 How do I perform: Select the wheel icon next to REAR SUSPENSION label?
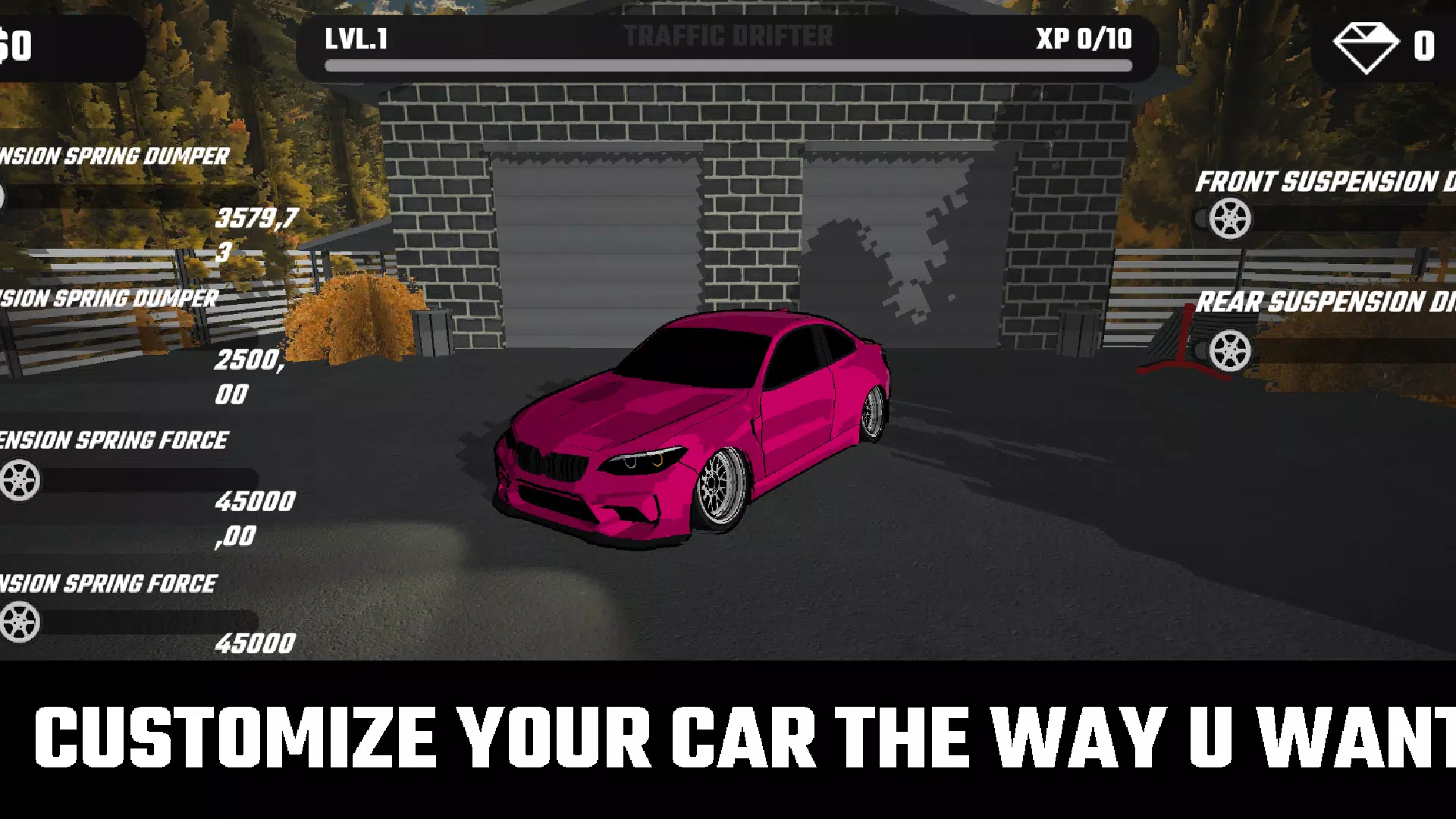(x=1229, y=350)
